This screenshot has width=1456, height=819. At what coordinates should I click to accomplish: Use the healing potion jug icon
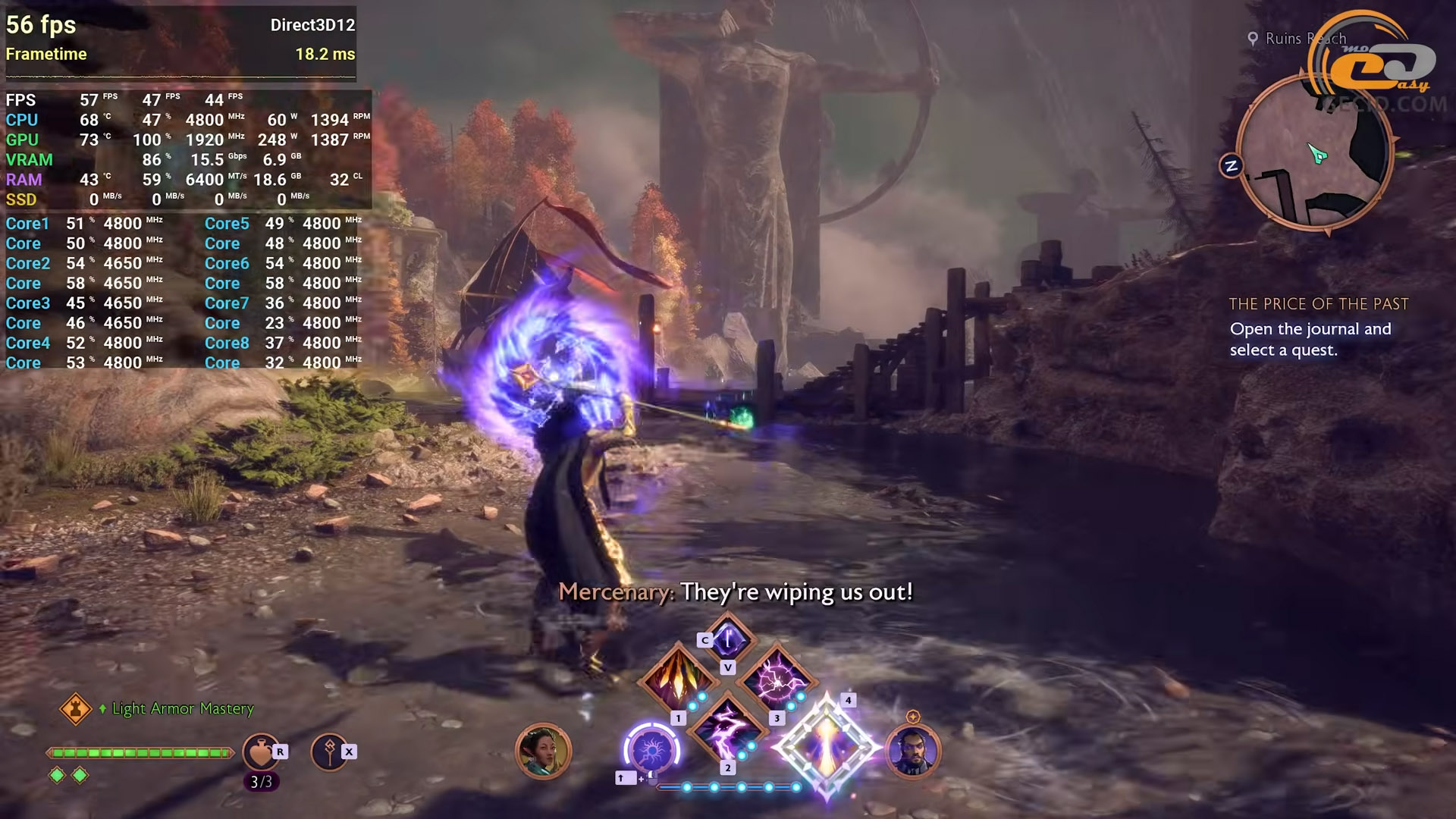pyautogui.click(x=261, y=752)
